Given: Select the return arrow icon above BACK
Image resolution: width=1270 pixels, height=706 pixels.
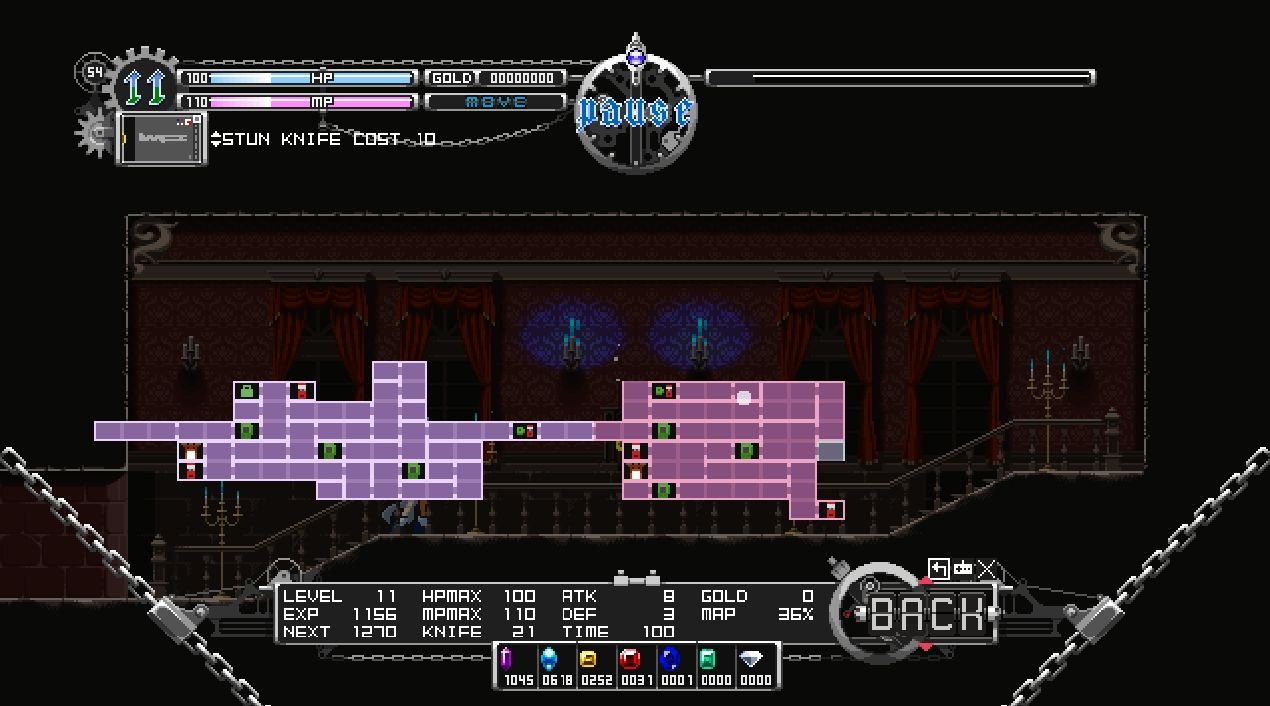Looking at the screenshot, I should coord(938,569).
